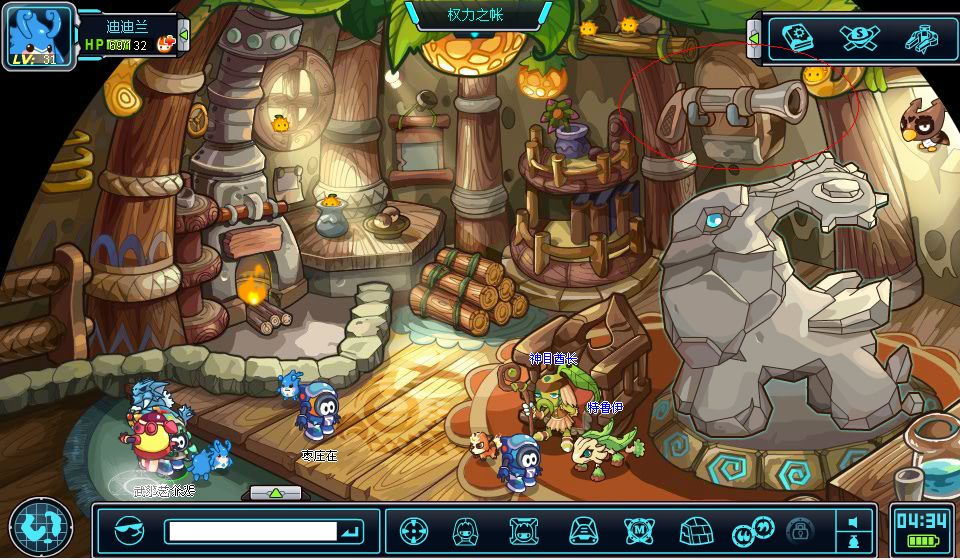The height and width of the screenshot is (560, 960).
Task: Send chat message with enter-arrow button
Action: tap(352, 531)
